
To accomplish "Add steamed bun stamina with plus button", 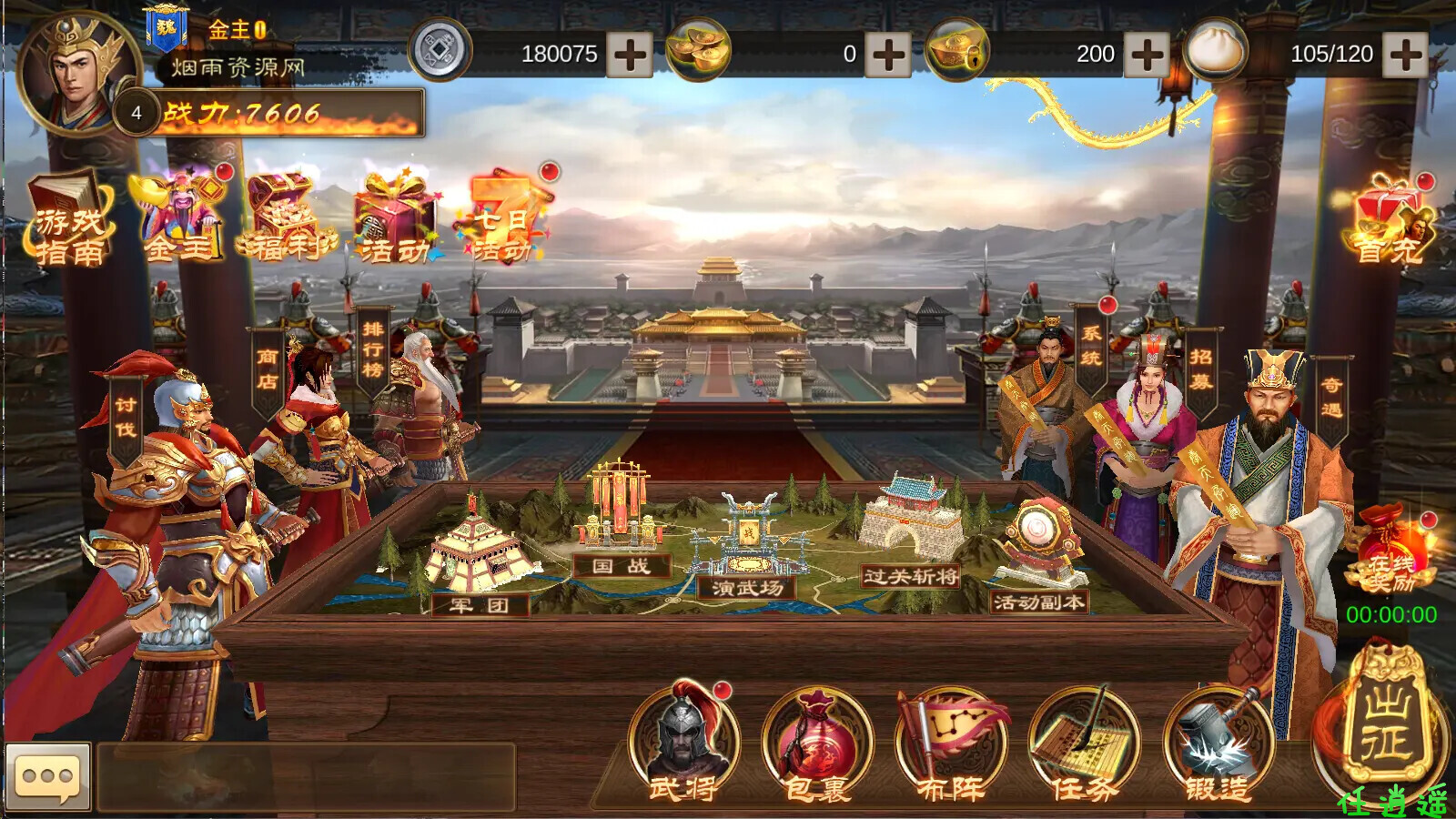I will click(x=1405, y=55).
